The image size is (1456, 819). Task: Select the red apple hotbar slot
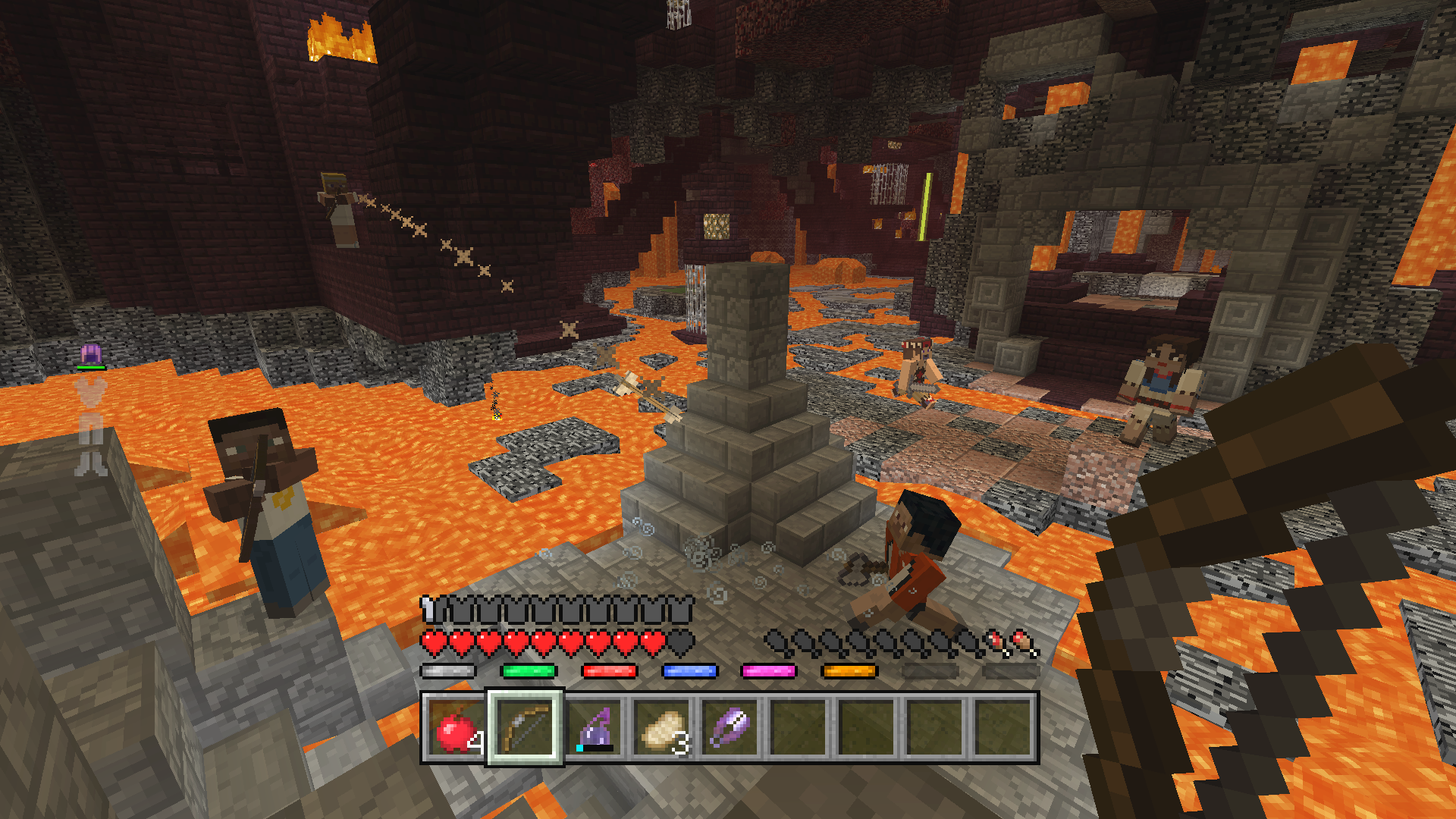(x=455, y=728)
